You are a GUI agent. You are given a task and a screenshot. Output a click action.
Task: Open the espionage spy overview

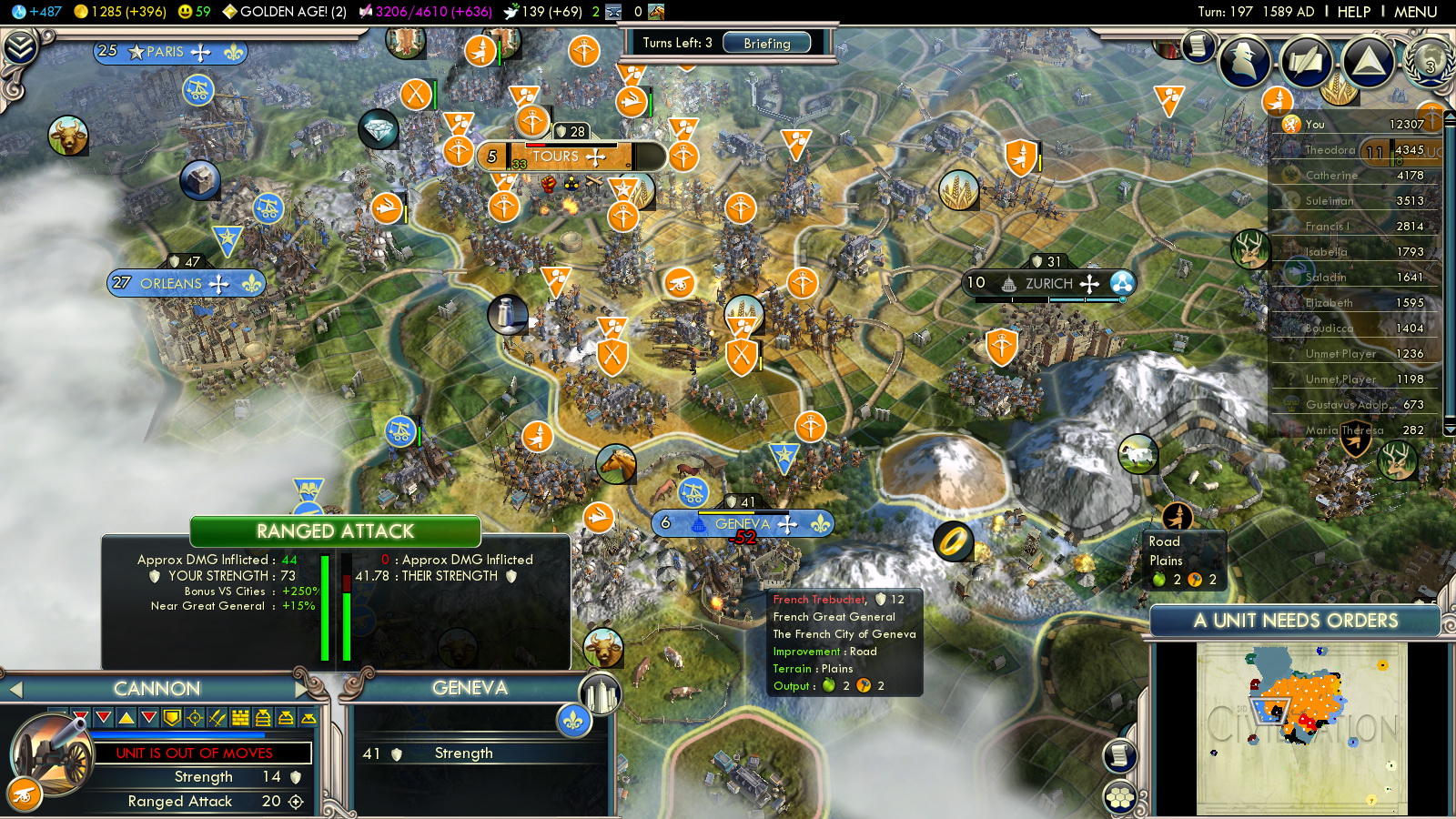coord(1244,60)
